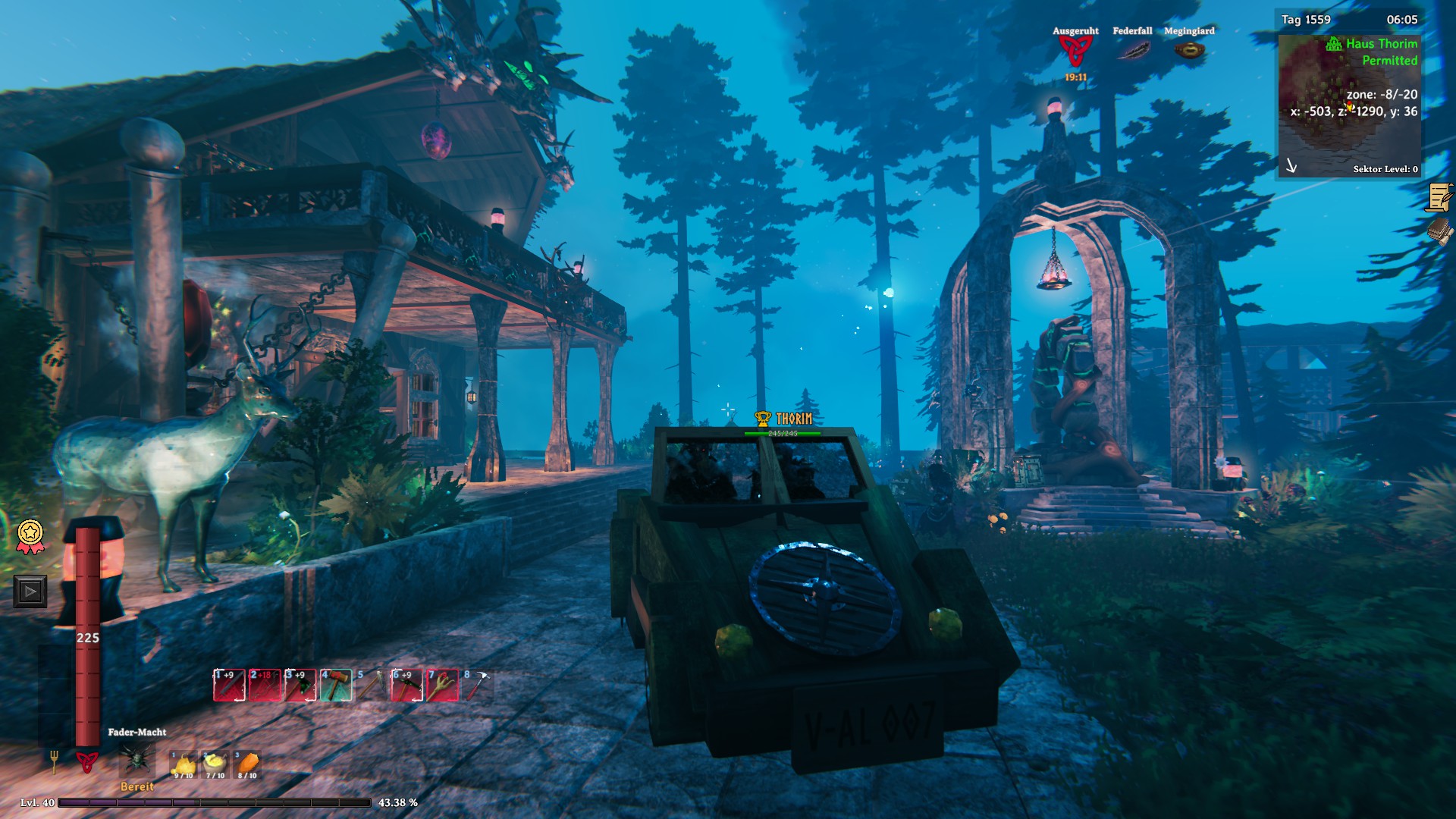Select the green axe in hotbar slot 3
Screen dimensions: 1456x819
(x=300, y=686)
